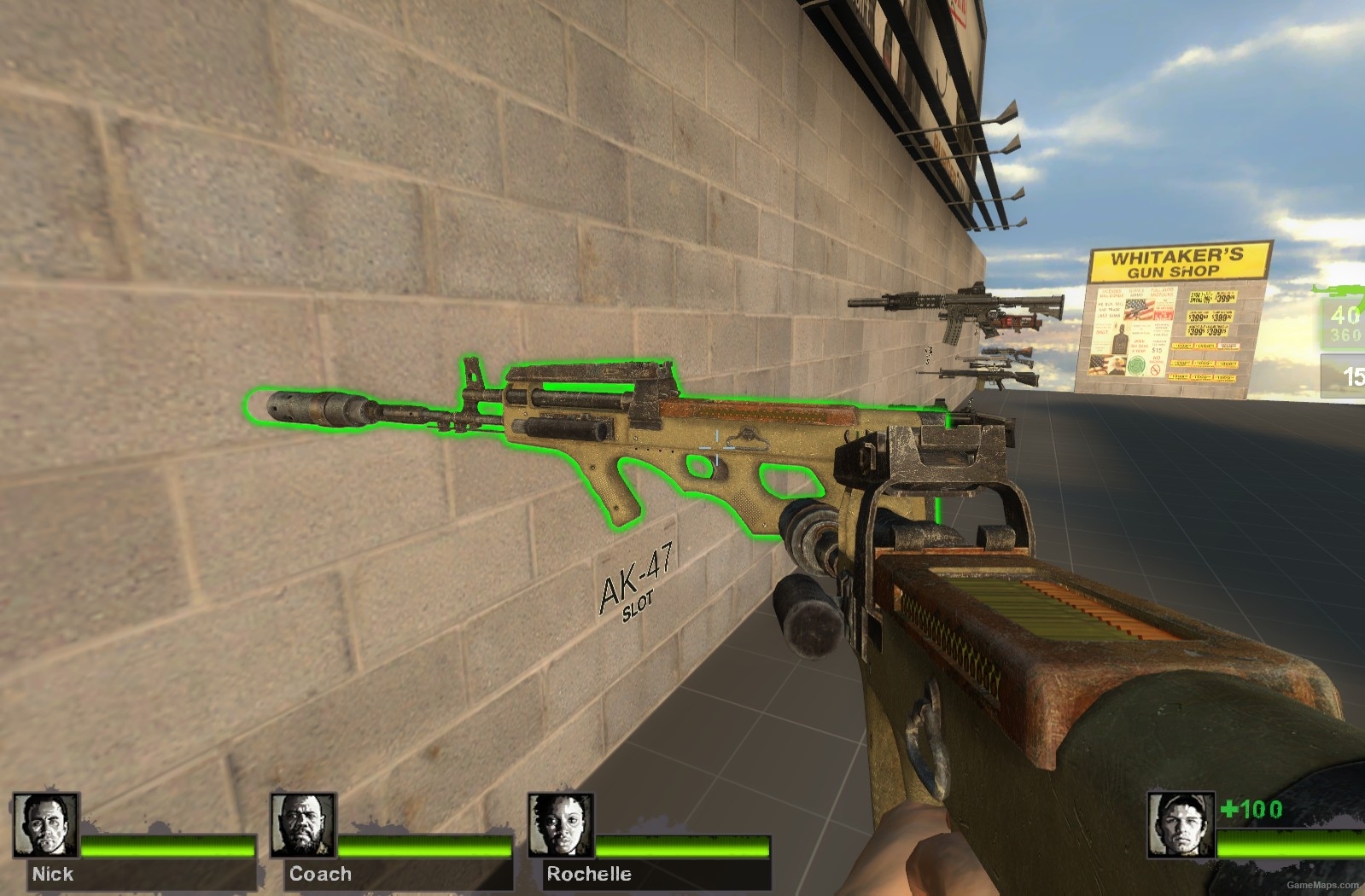Click the $15 price text on the poster
The image size is (1365, 896).
coord(1158,349)
